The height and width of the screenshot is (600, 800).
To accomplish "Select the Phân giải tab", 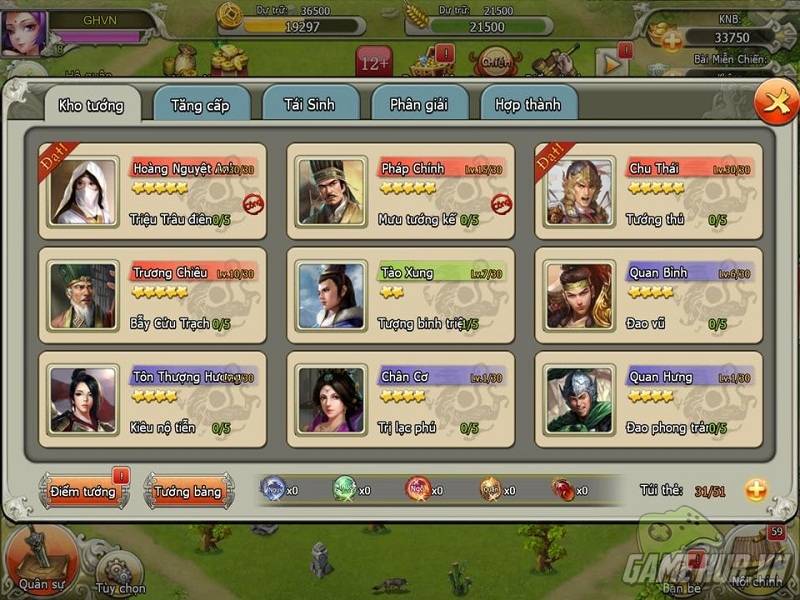I will 419,104.
